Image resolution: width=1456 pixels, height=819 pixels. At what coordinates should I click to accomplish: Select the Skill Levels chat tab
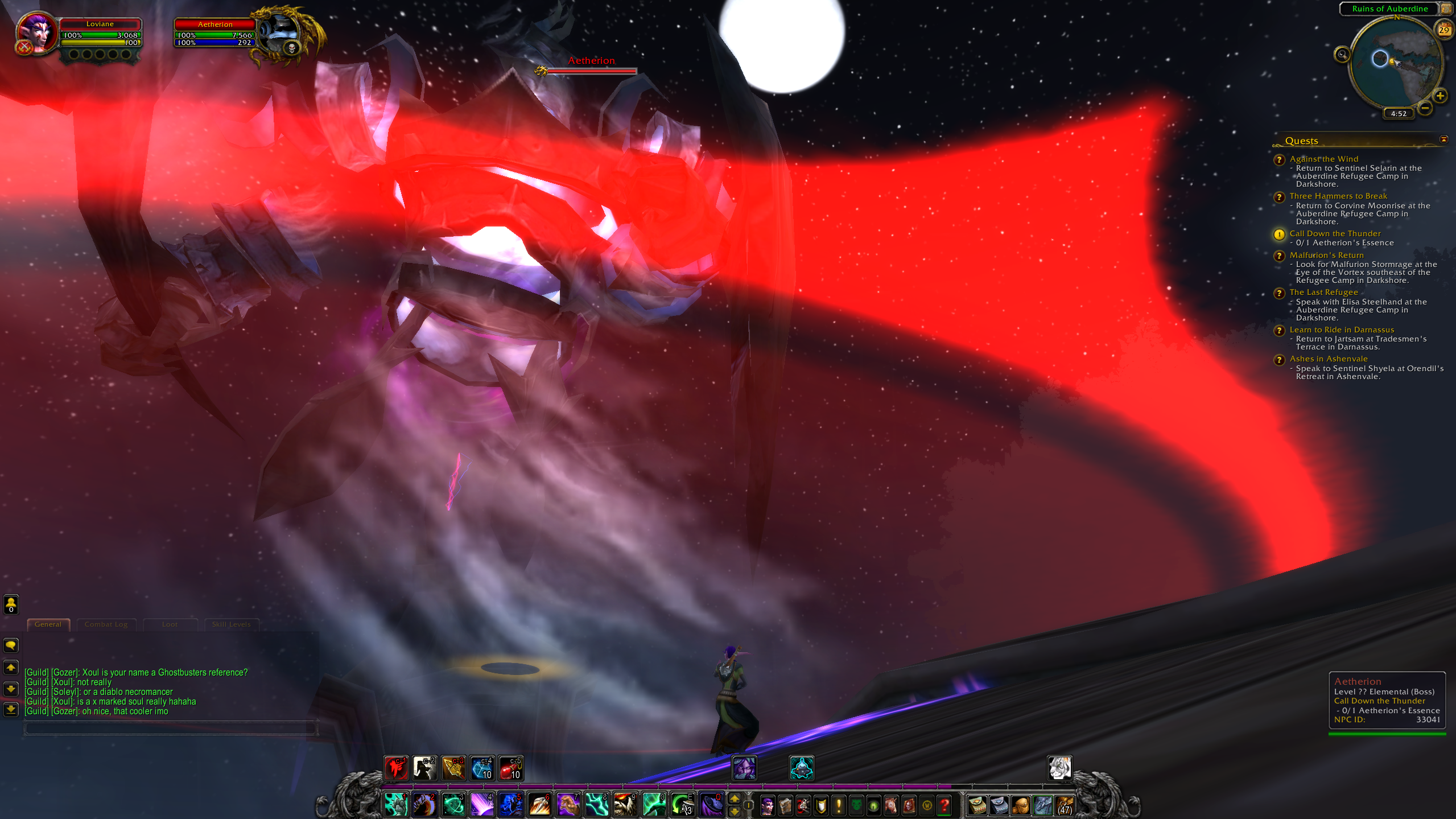(231, 624)
